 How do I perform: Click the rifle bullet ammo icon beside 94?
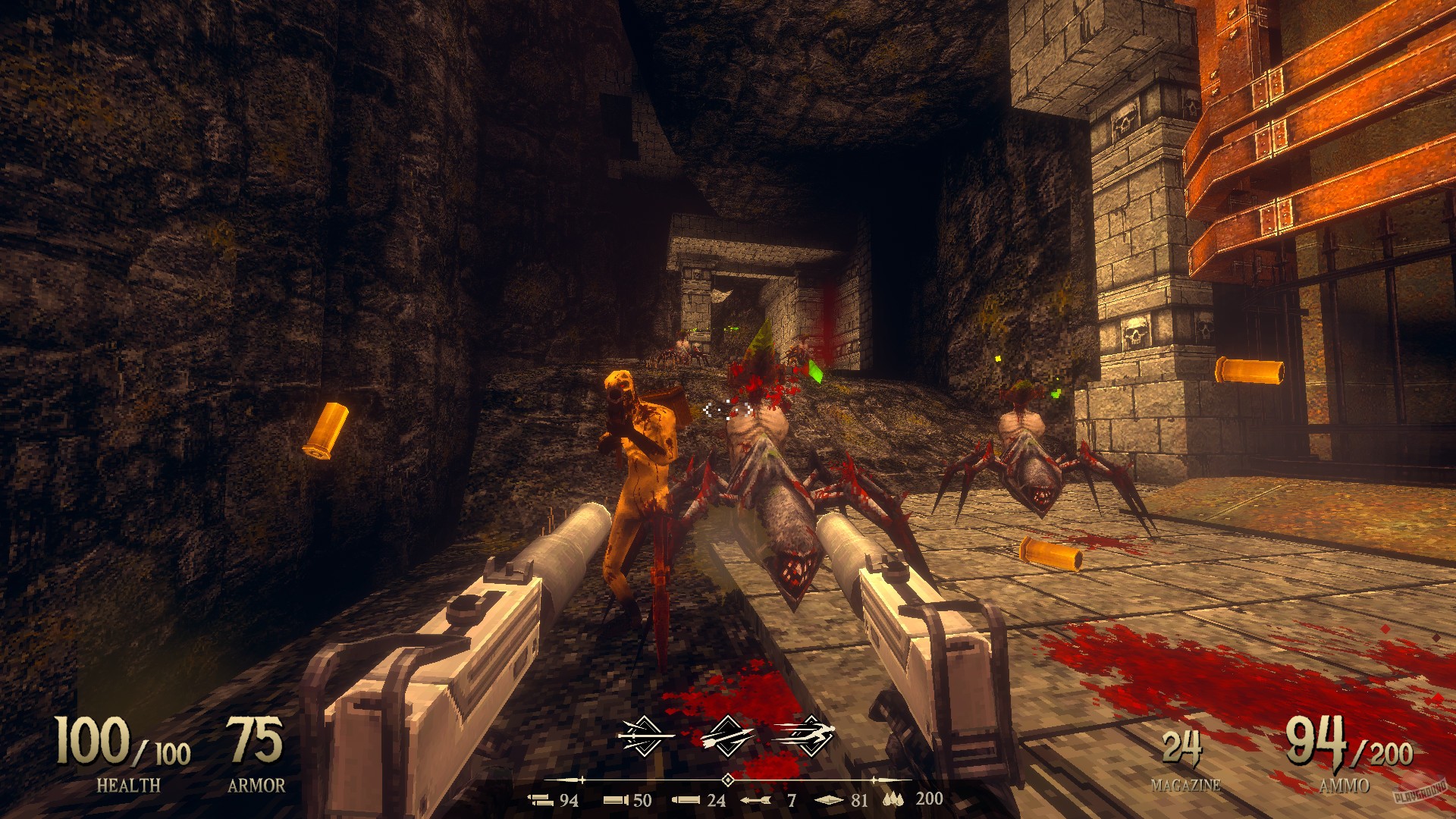click(x=541, y=802)
